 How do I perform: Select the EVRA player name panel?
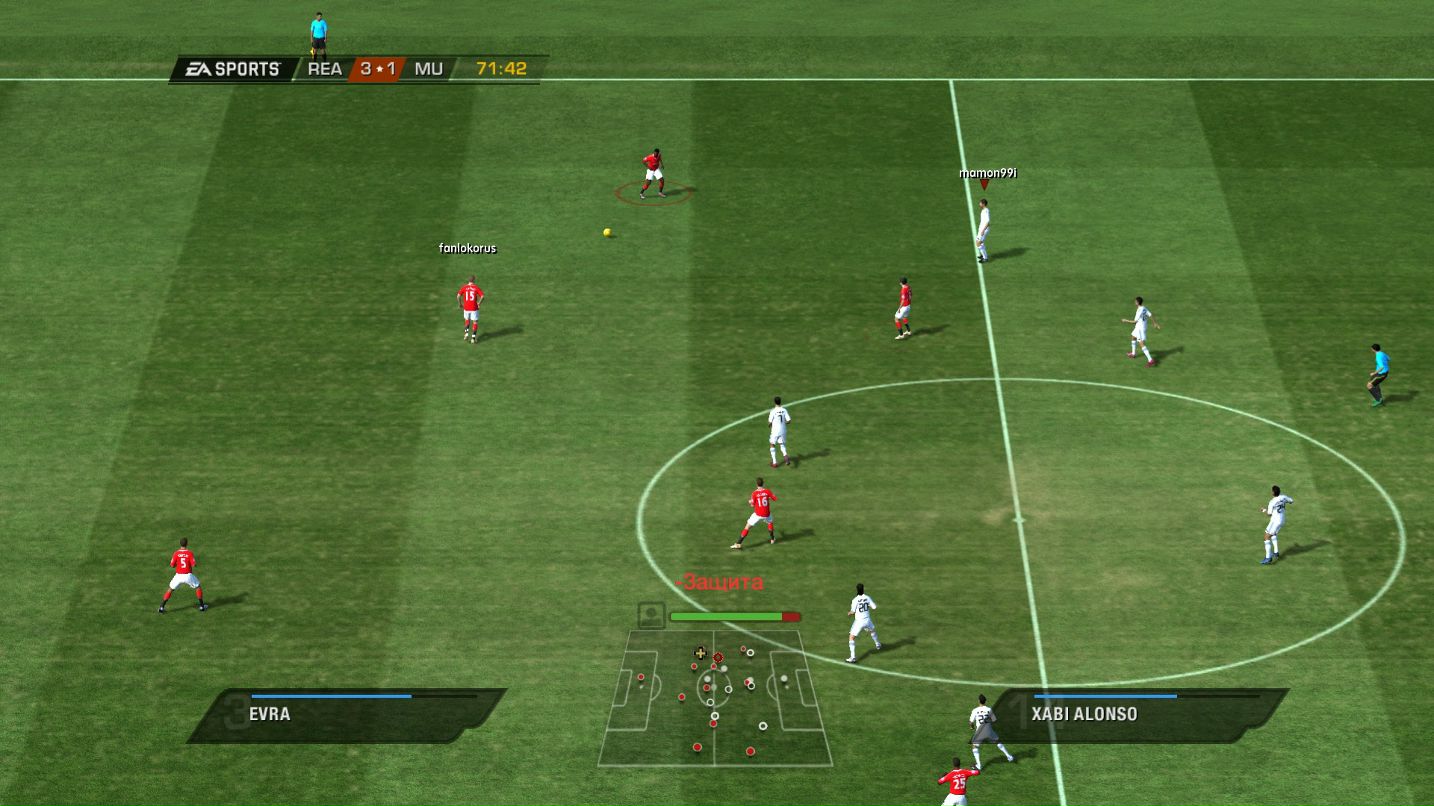[x=348, y=714]
